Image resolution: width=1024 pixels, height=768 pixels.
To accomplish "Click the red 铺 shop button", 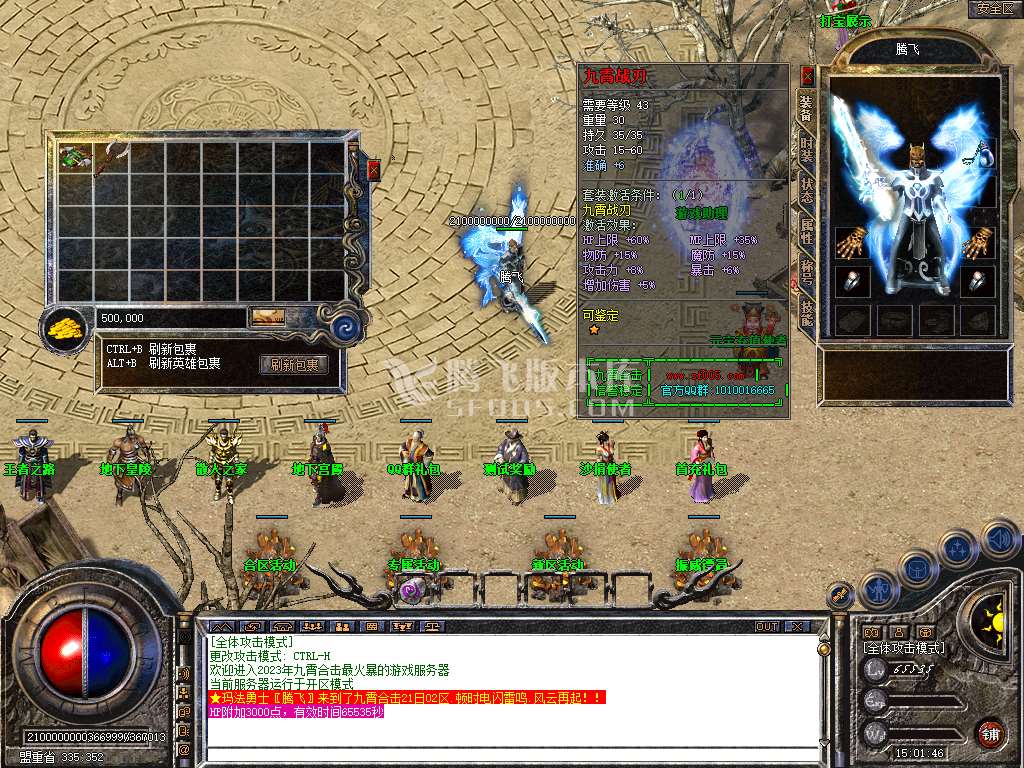I will coord(989,732).
